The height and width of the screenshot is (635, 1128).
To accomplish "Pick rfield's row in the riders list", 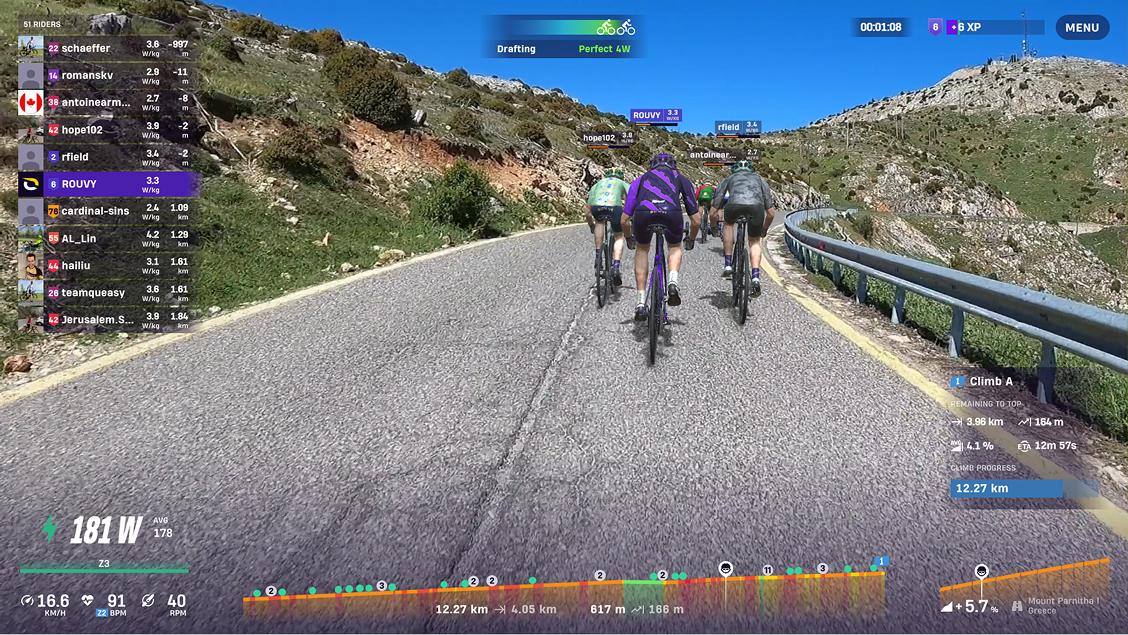I will (x=107, y=157).
